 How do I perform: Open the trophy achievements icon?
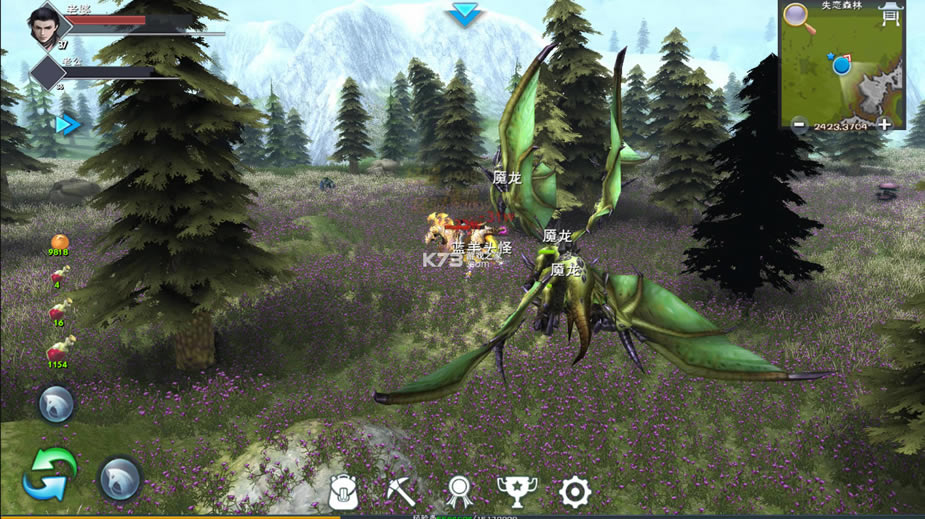pyautogui.click(x=516, y=490)
